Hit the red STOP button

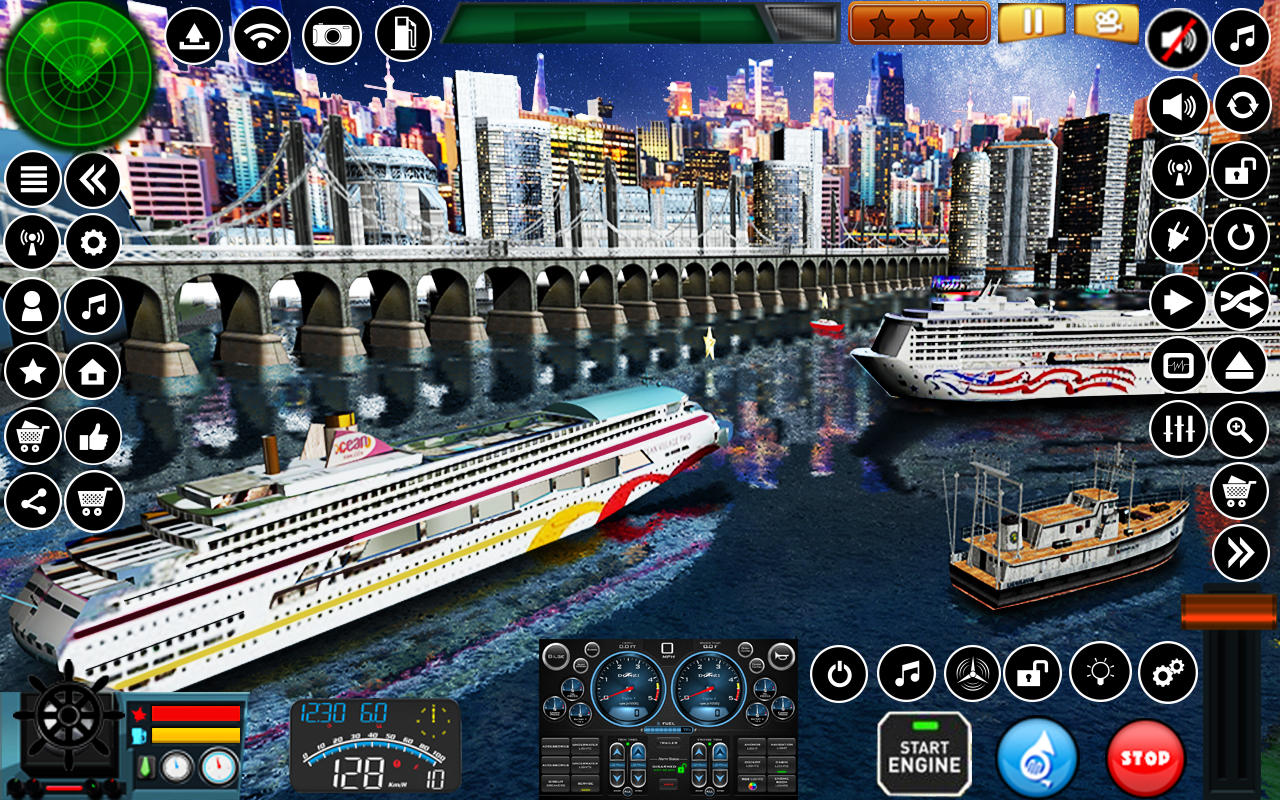[x=1146, y=757]
